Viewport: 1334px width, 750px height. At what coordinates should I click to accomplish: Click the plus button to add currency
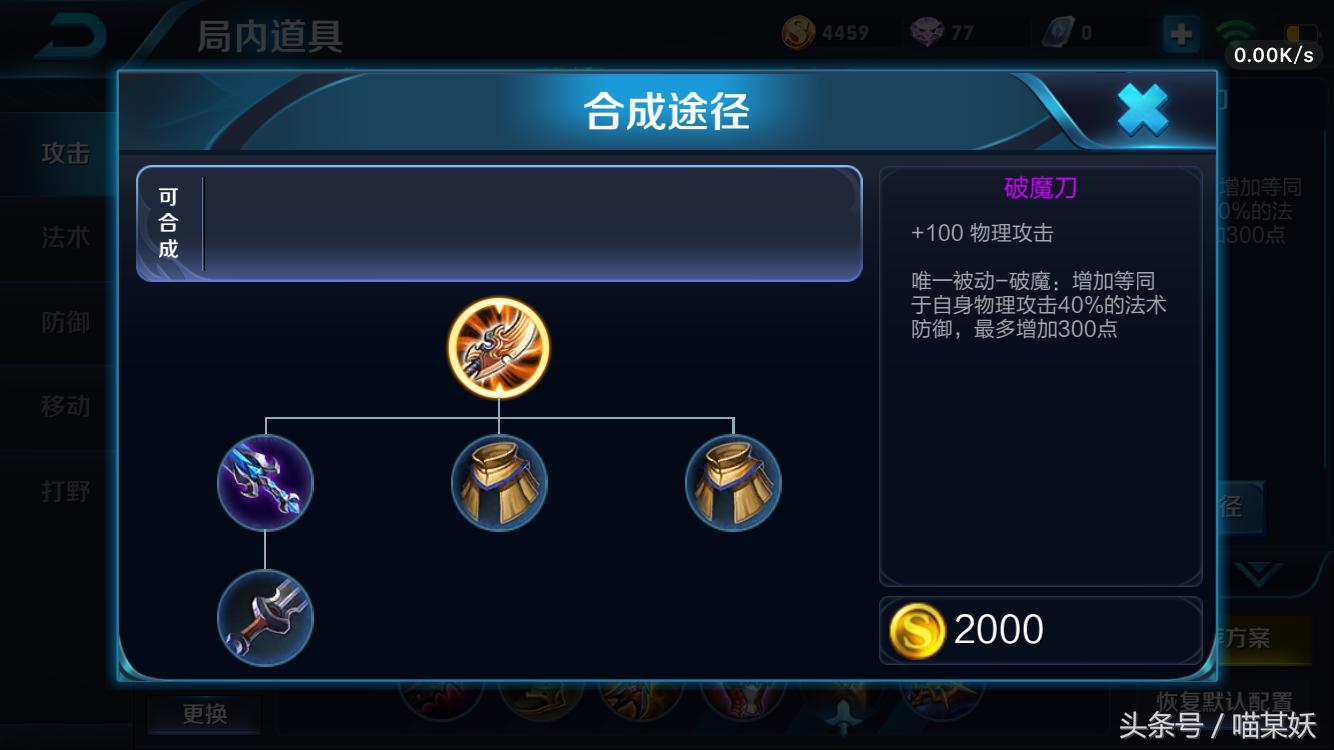[x=1181, y=33]
